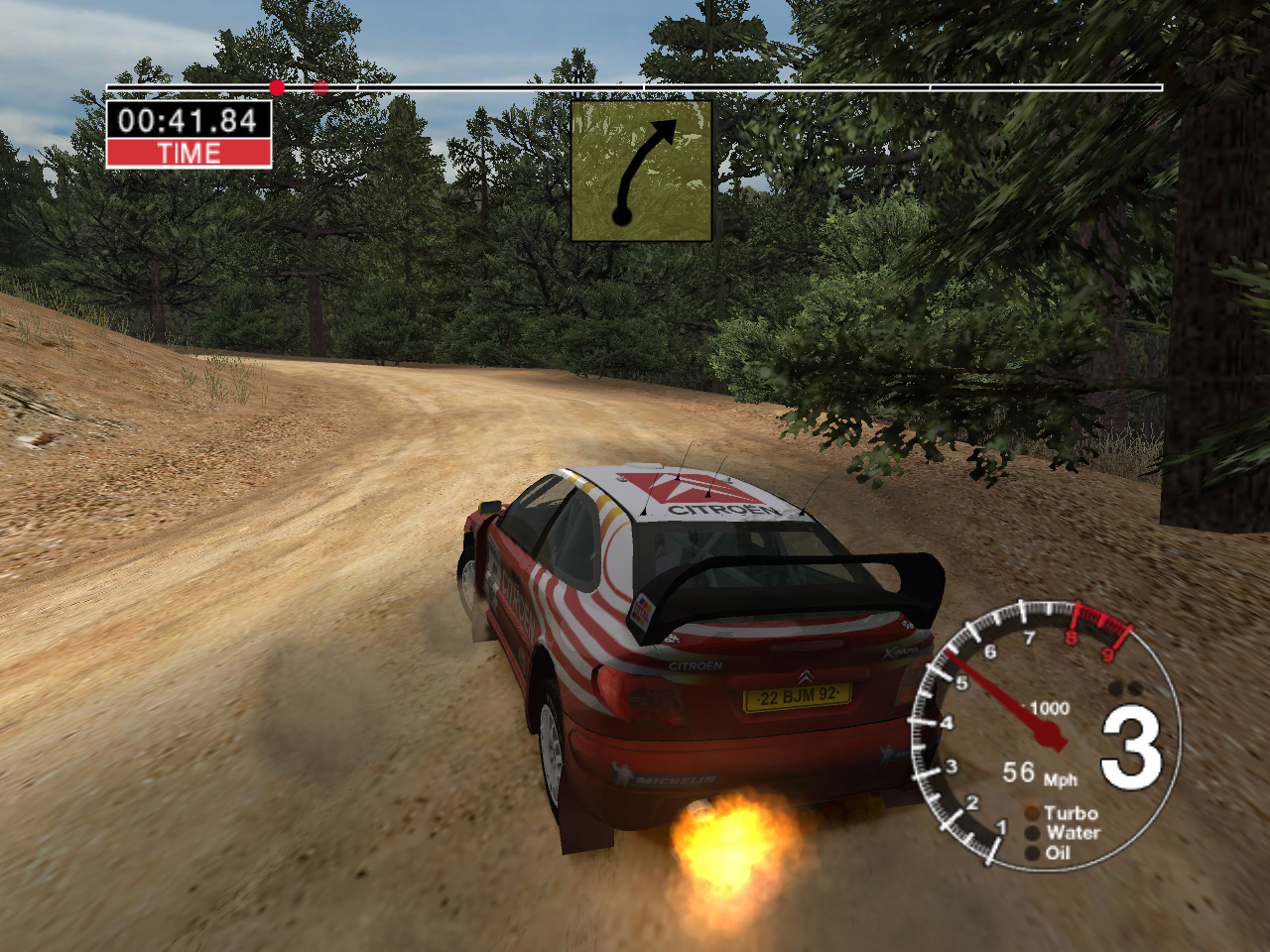Screen dimensions: 1270x952
Task: Select the Water warning light
Action: pyautogui.click(x=1032, y=834)
